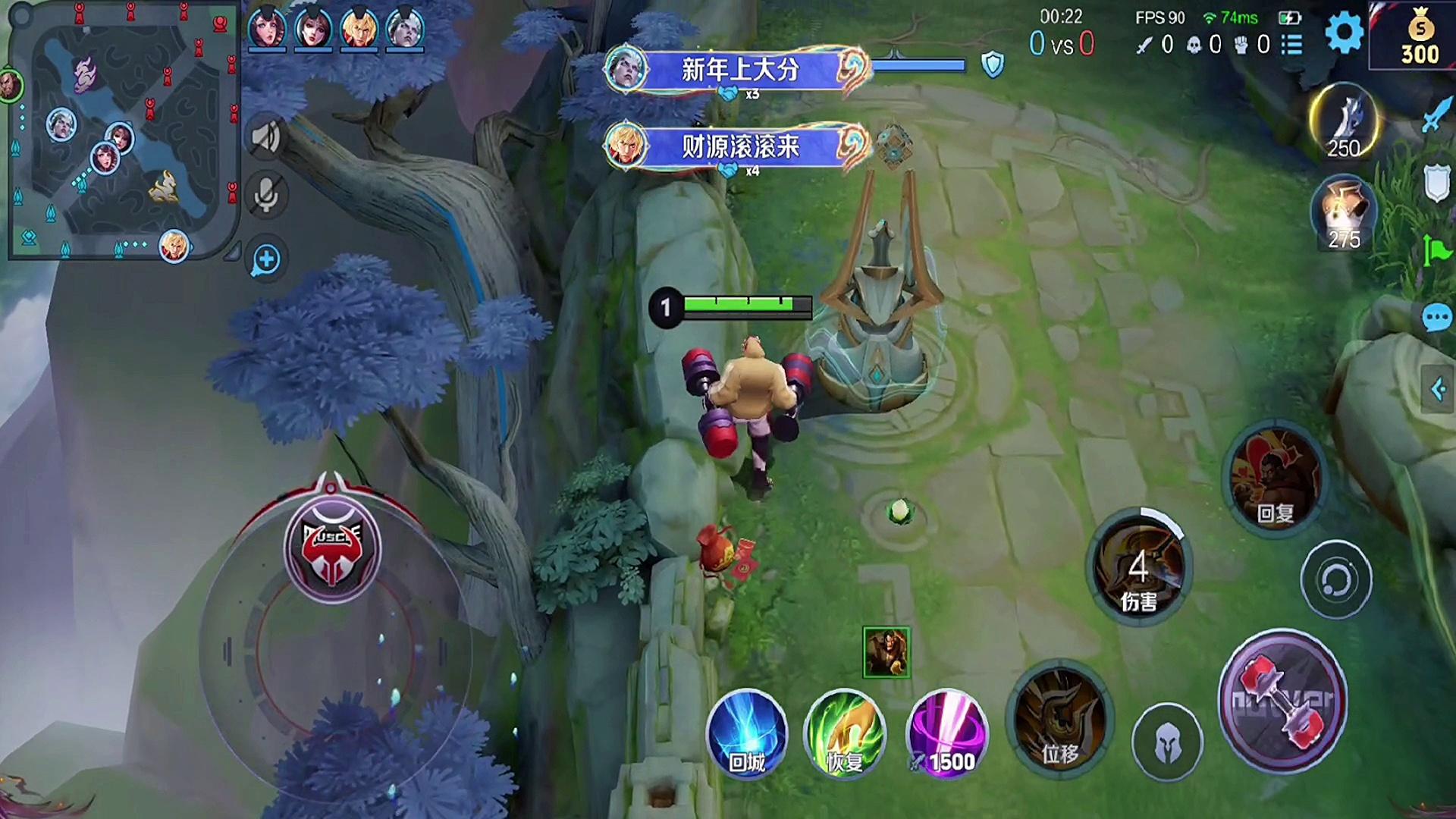
Task: Open the scoreboard list icon
Action: 1292,45
